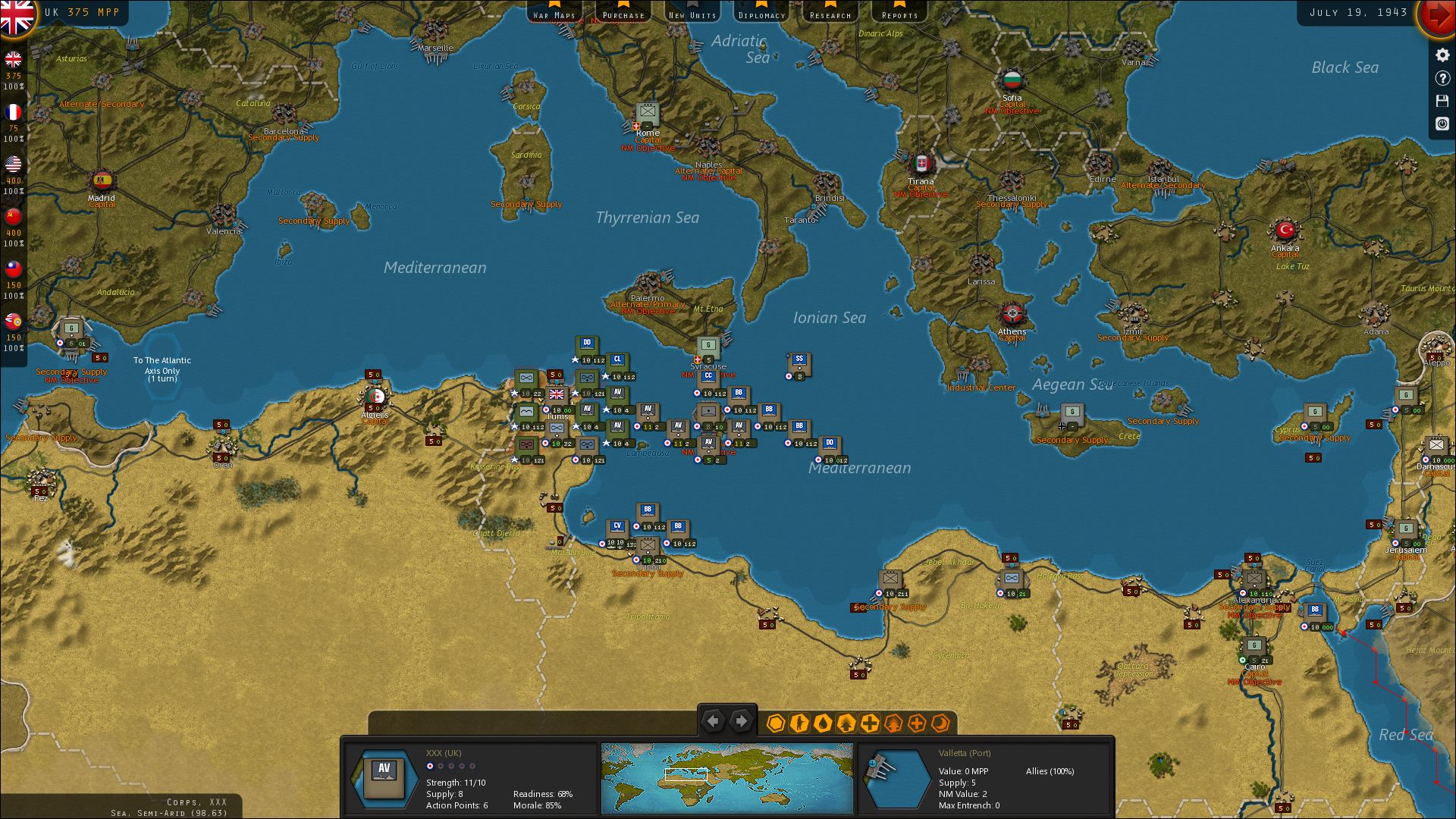Click the supply water-drop icon
This screenshot has height=819, width=1456.
tap(822, 724)
